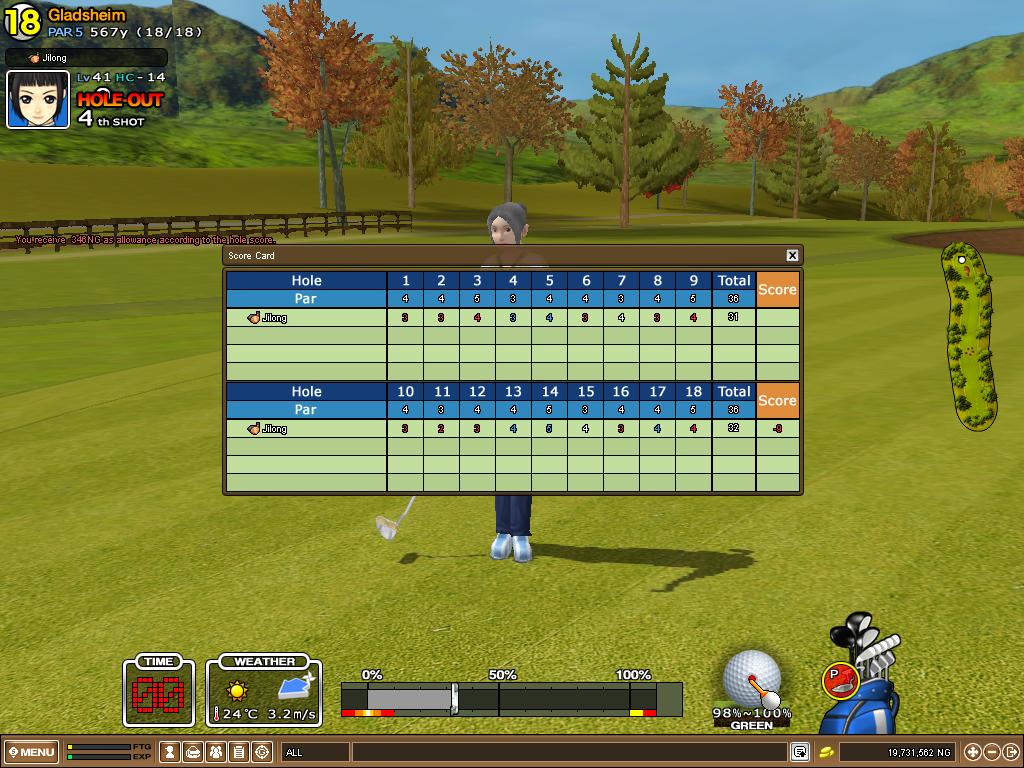Toggle the chat log window icon
The image size is (1024, 768).
coord(800,752)
